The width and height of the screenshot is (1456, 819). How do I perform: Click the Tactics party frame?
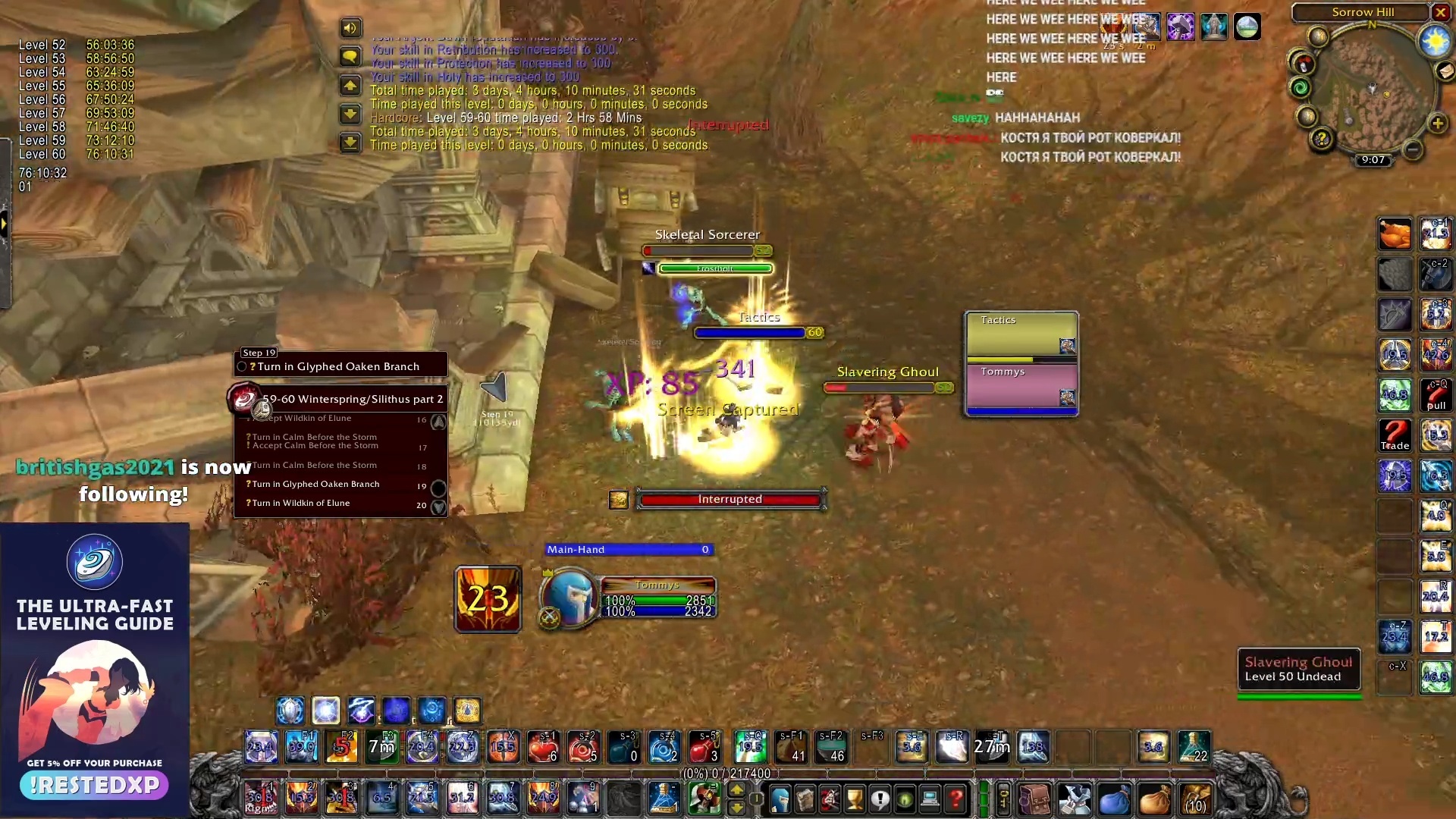click(1021, 334)
